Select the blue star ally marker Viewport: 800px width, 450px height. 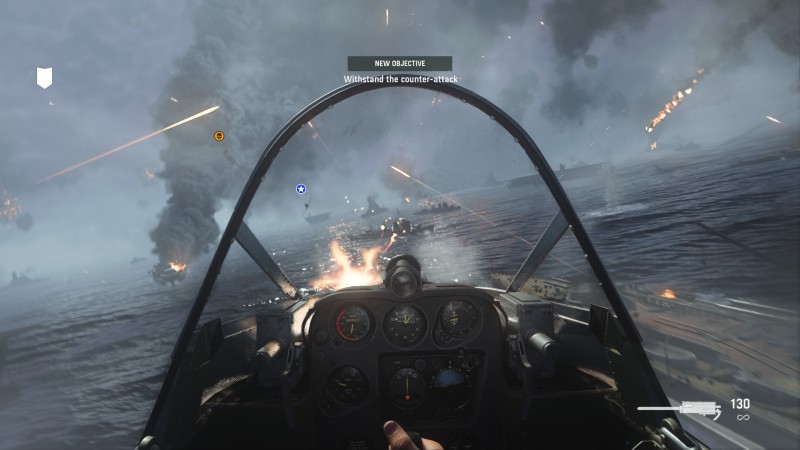(300, 188)
